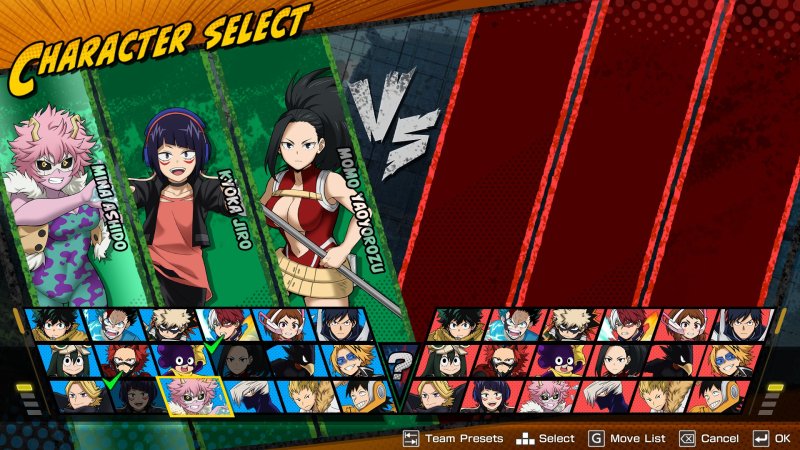The height and width of the screenshot is (450, 800).
Task: Pick Kyoka Jiro on the red right roster
Action: tap(490, 396)
